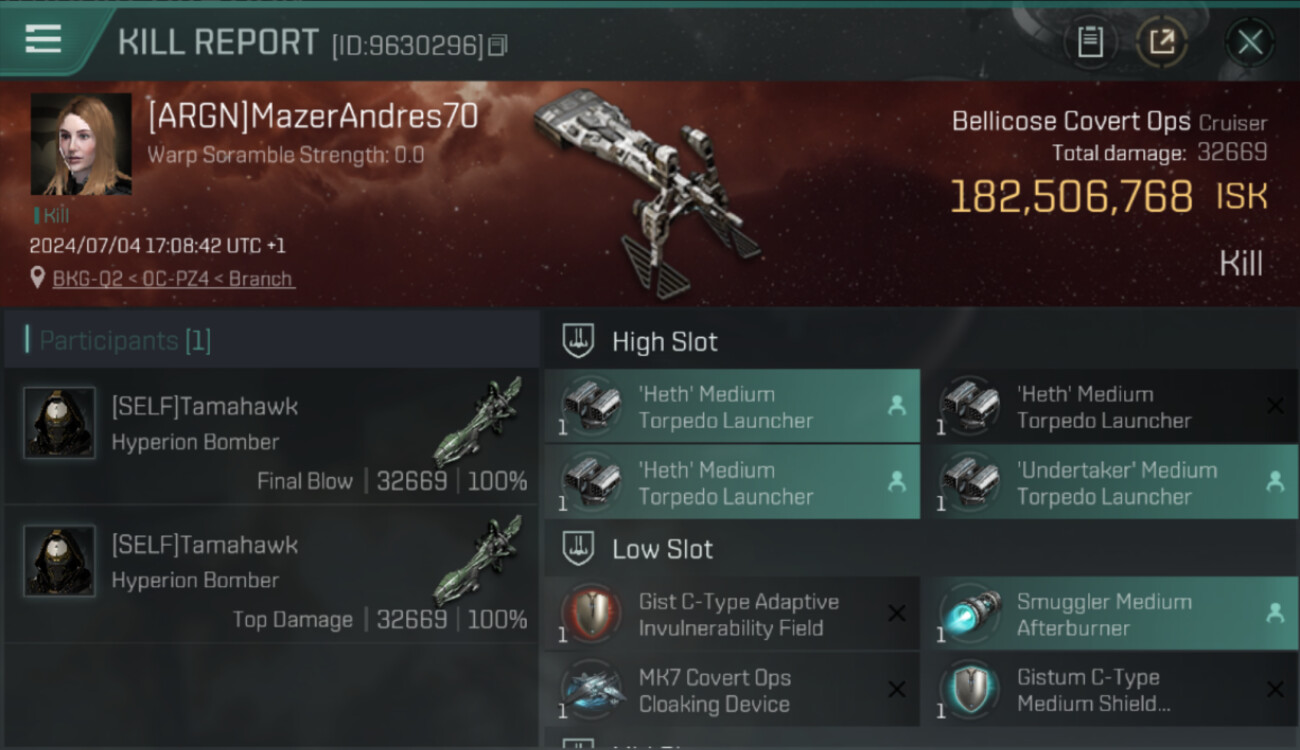Select the Smuggler Medium Afterburner module
Image resolution: width=1300 pixels, height=750 pixels.
(1110, 615)
